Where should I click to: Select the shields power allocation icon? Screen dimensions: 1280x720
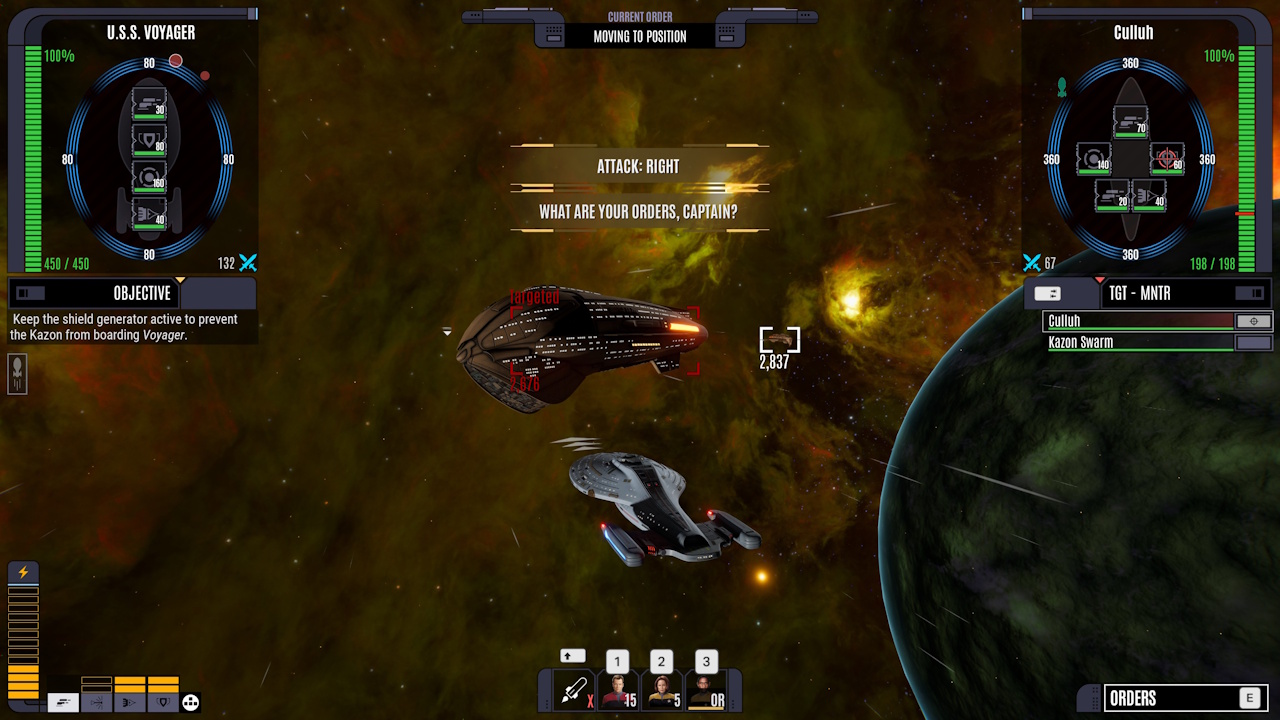click(x=163, y=702)
